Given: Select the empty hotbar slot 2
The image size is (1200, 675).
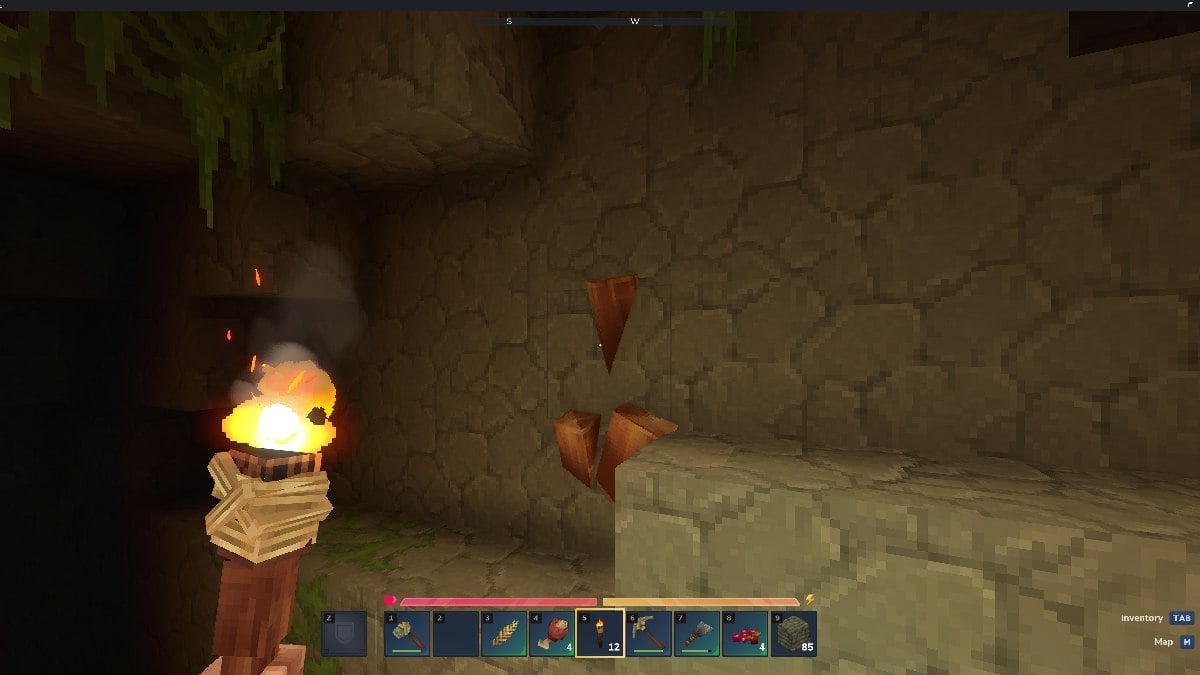Looking at the screenshot, I should (x=455, y=633).
